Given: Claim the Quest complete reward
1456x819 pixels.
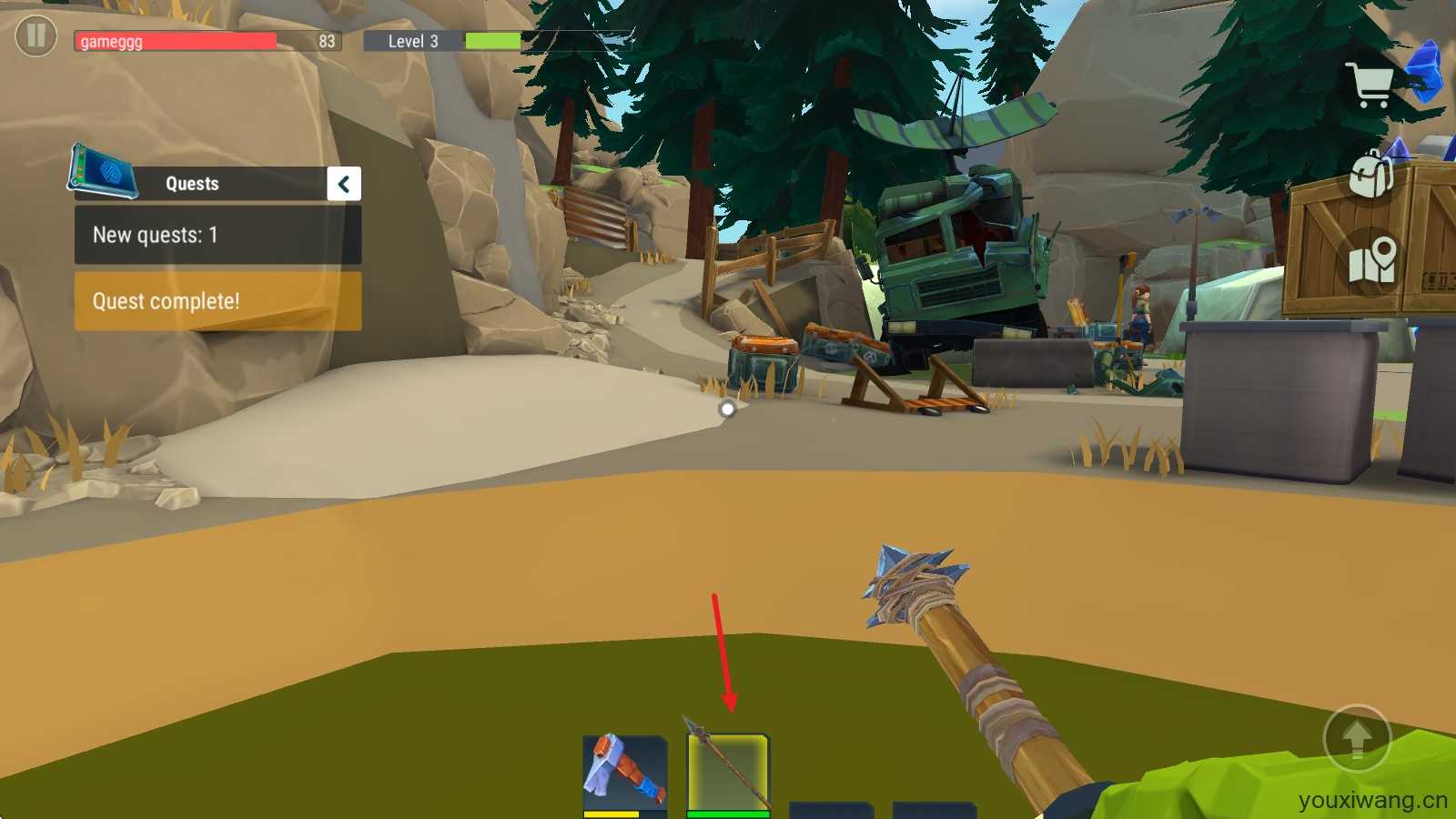Looking at the screenshot, I should (x=217, y=301).
